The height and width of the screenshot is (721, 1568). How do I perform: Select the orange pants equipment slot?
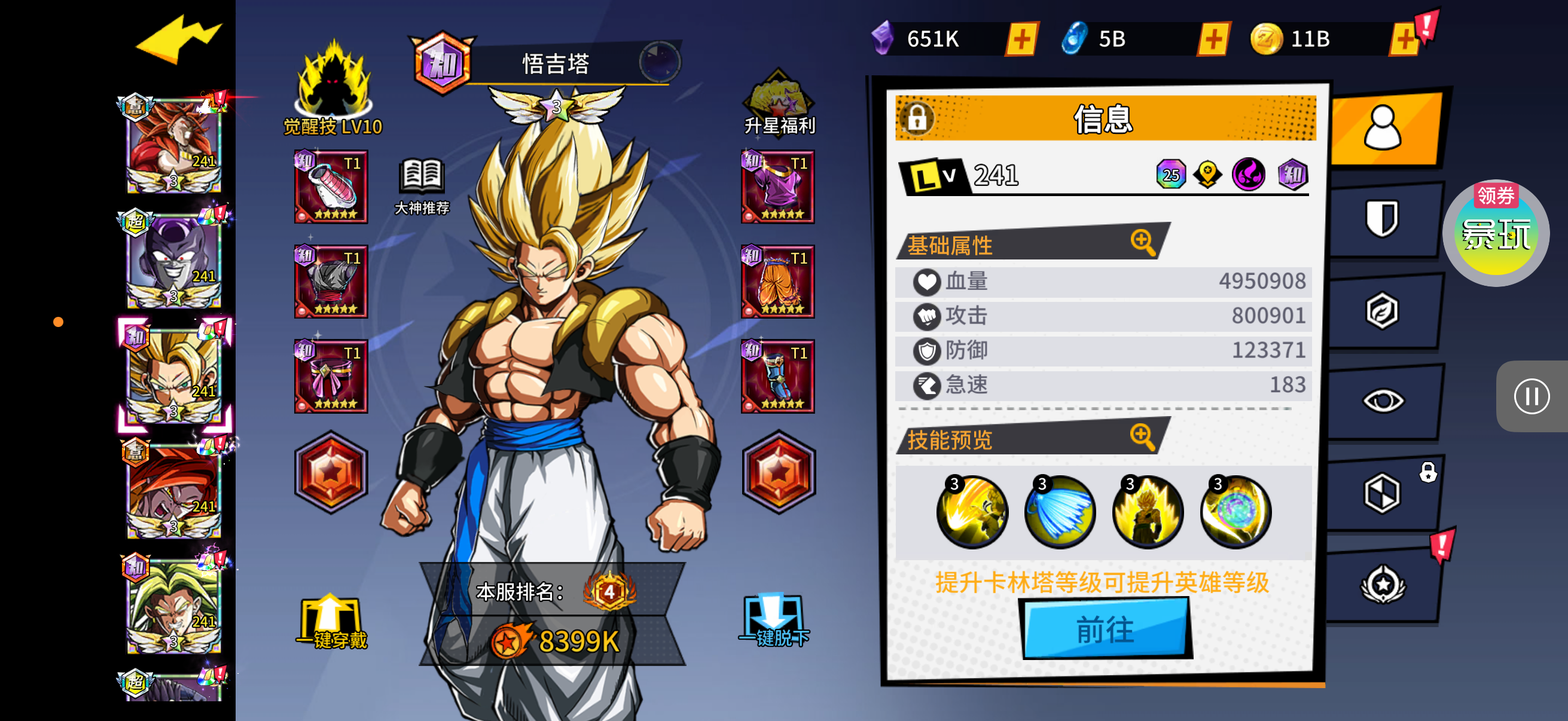click(x=778, y=282)
